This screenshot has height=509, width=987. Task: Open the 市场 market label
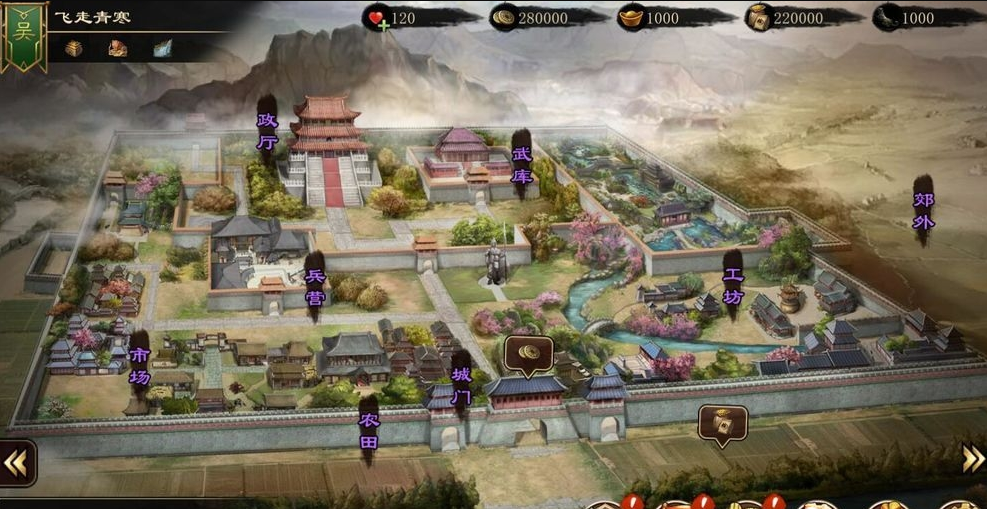coord(140,366)
